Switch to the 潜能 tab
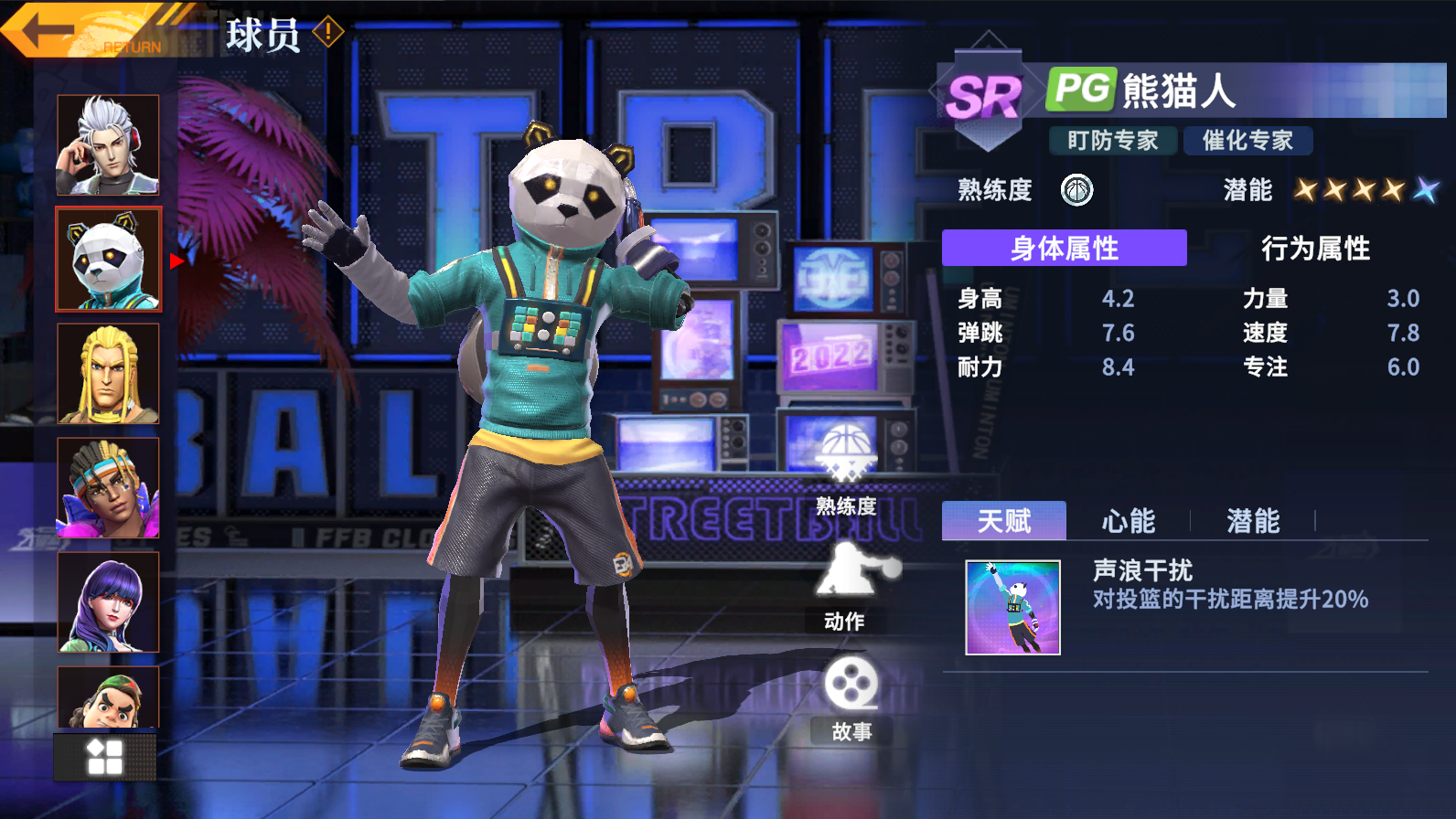Viewport: 1456px width, 819px height. coord(1252,521)
